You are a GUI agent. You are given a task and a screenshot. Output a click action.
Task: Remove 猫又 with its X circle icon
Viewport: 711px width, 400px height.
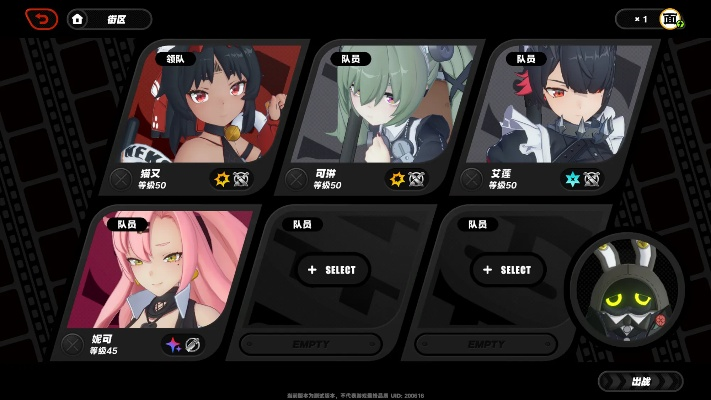coord(121,179)
